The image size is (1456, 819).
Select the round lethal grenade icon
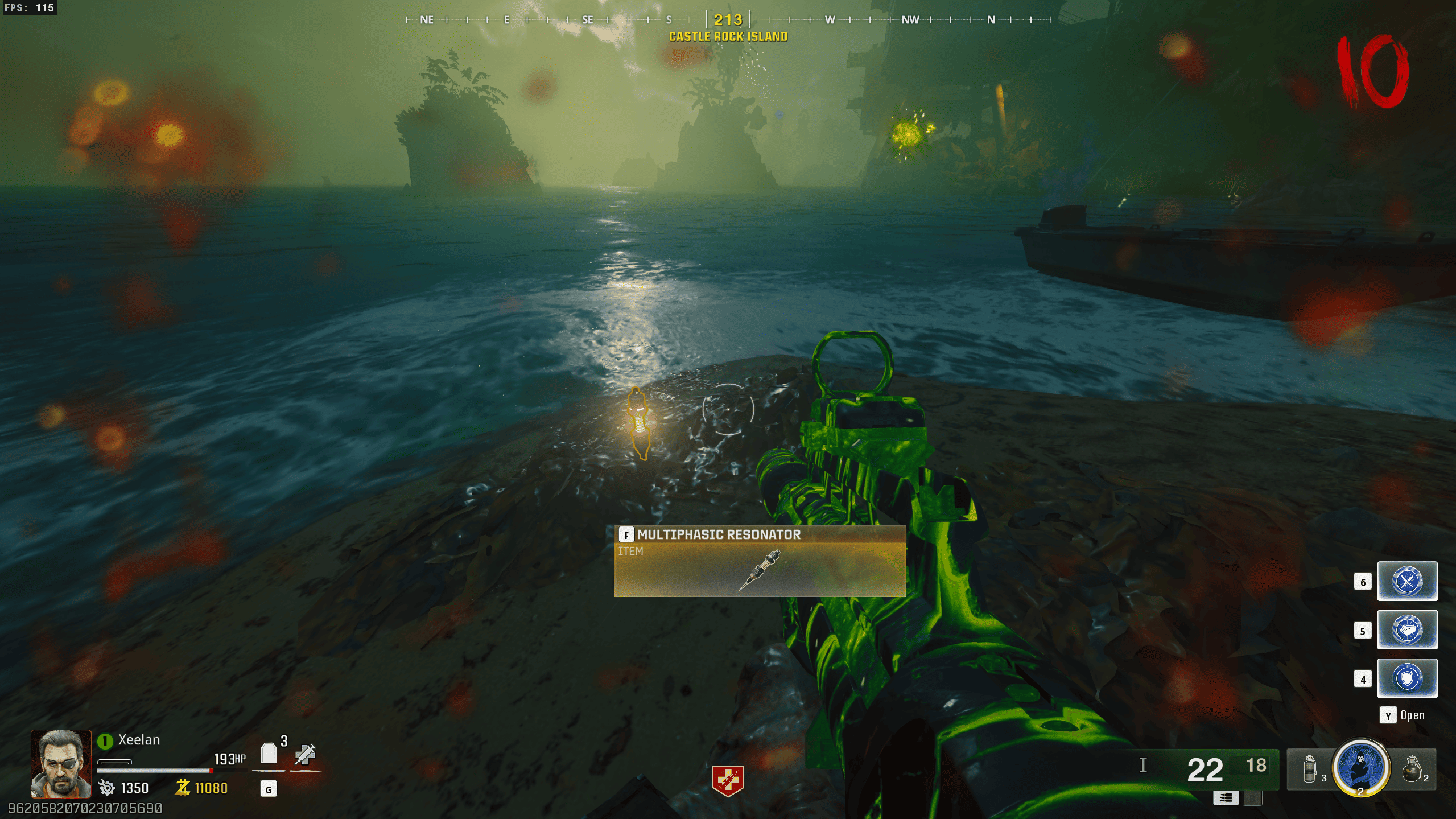pos(1412,769)
